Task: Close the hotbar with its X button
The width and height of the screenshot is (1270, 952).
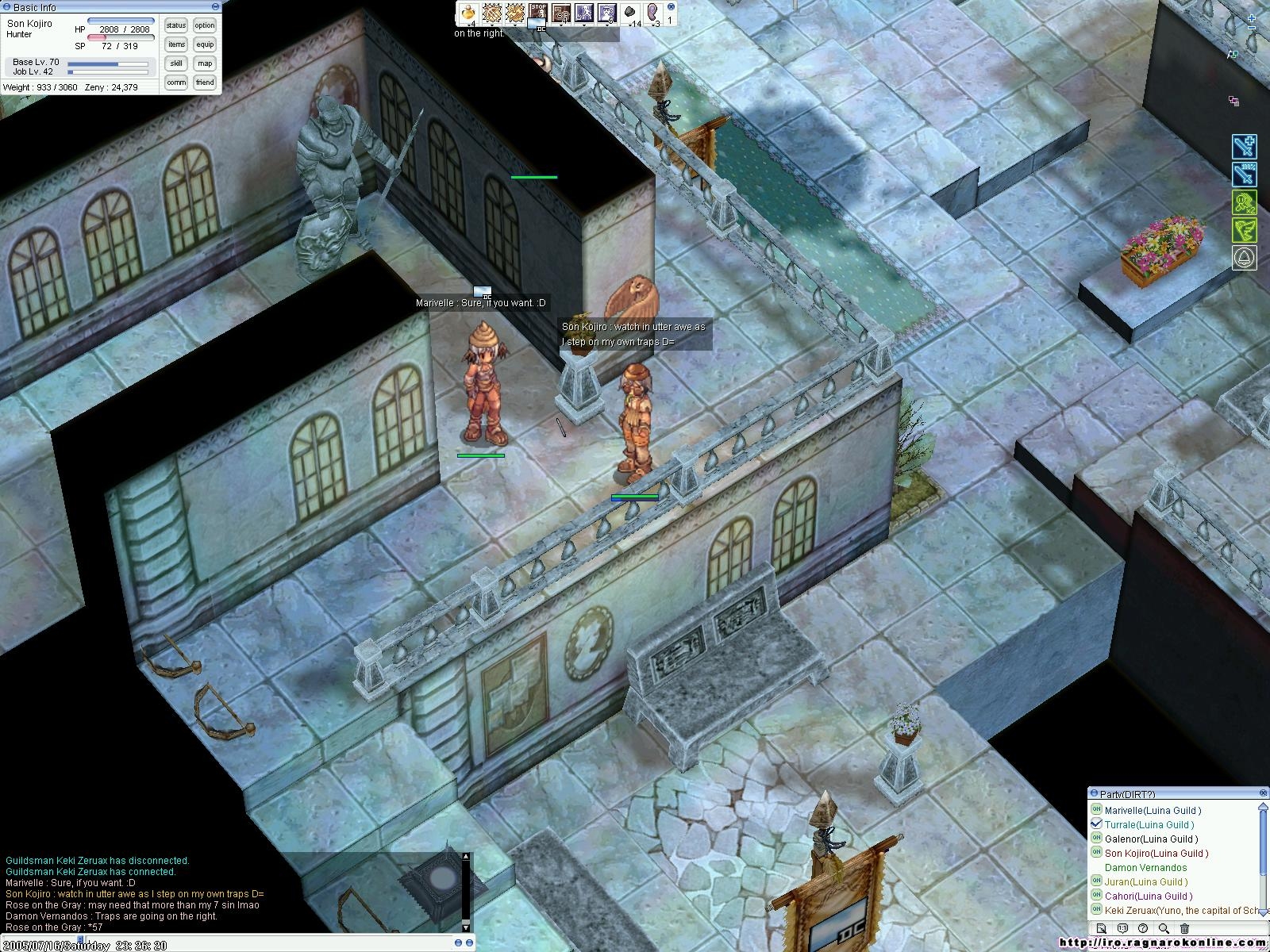Action: point(671,6)
